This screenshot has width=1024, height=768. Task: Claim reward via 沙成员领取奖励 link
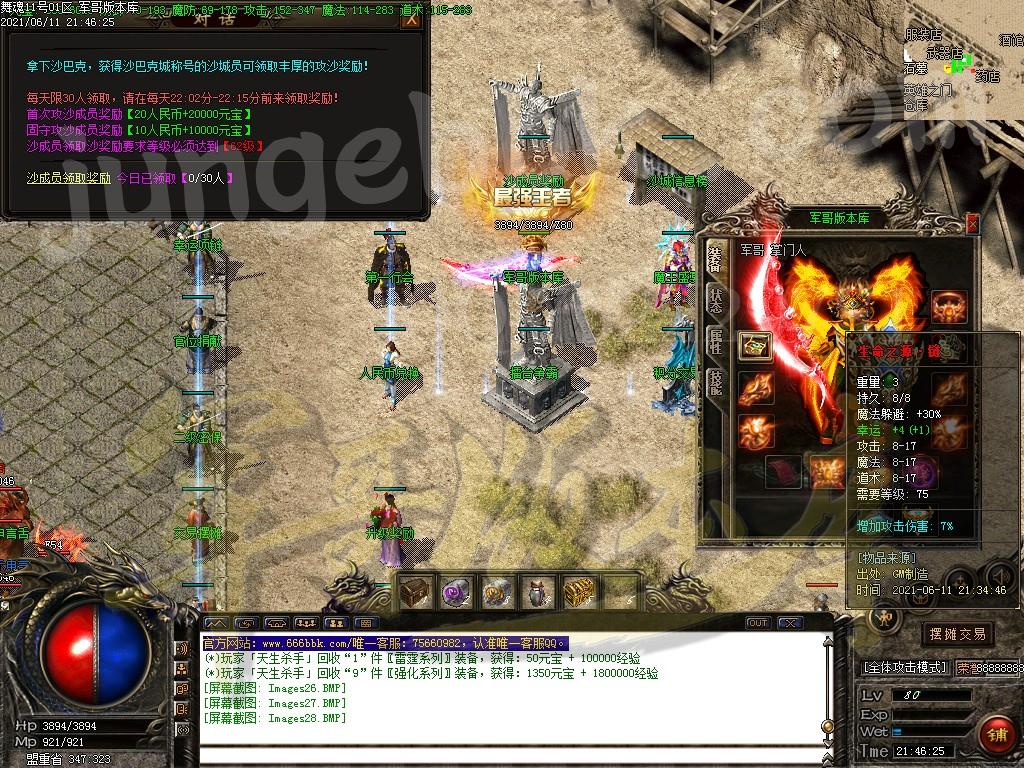coord(68,178)
